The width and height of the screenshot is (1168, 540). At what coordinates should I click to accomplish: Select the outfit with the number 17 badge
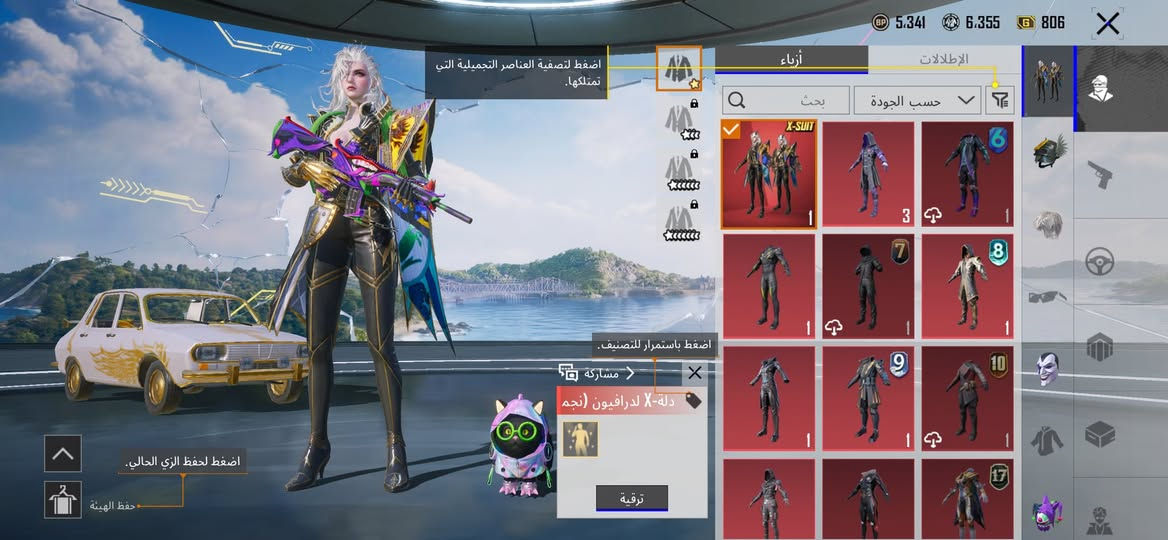[x=967, y=498]
